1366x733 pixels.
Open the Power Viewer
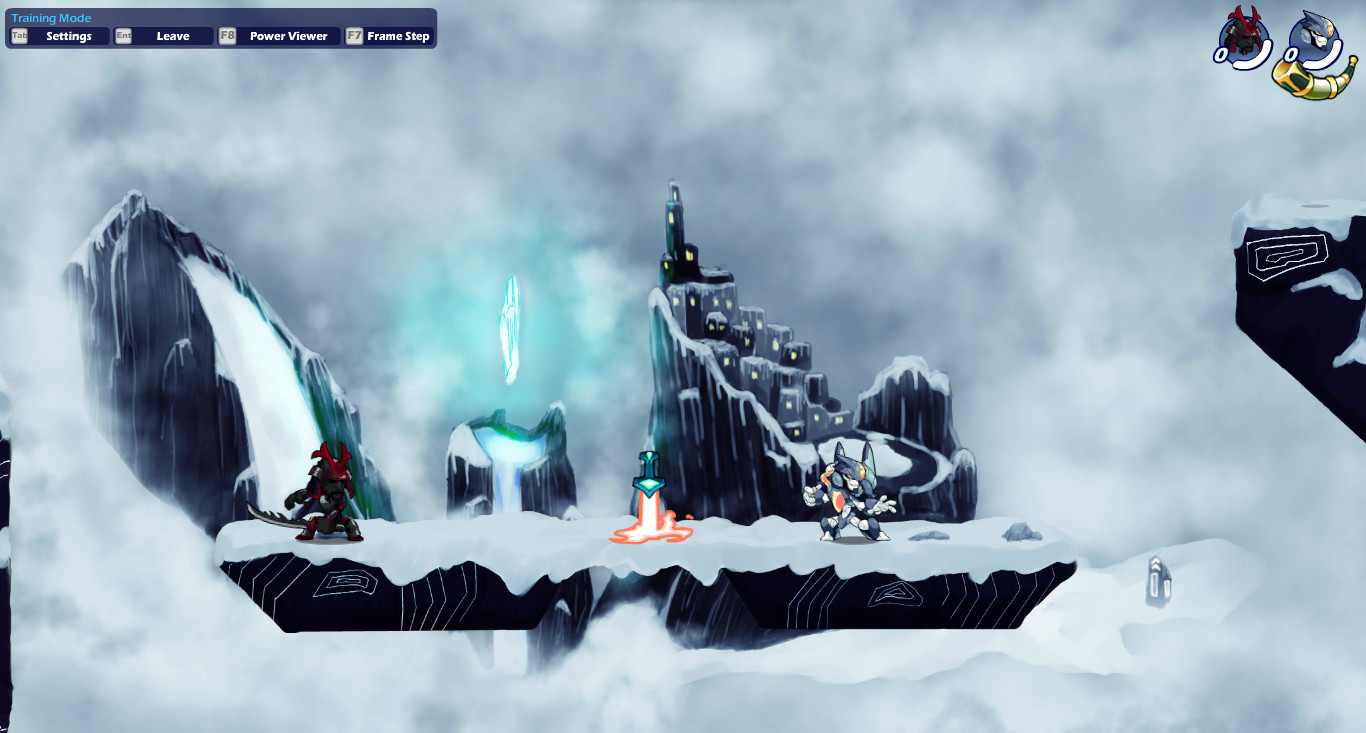[x=288, y=36]
